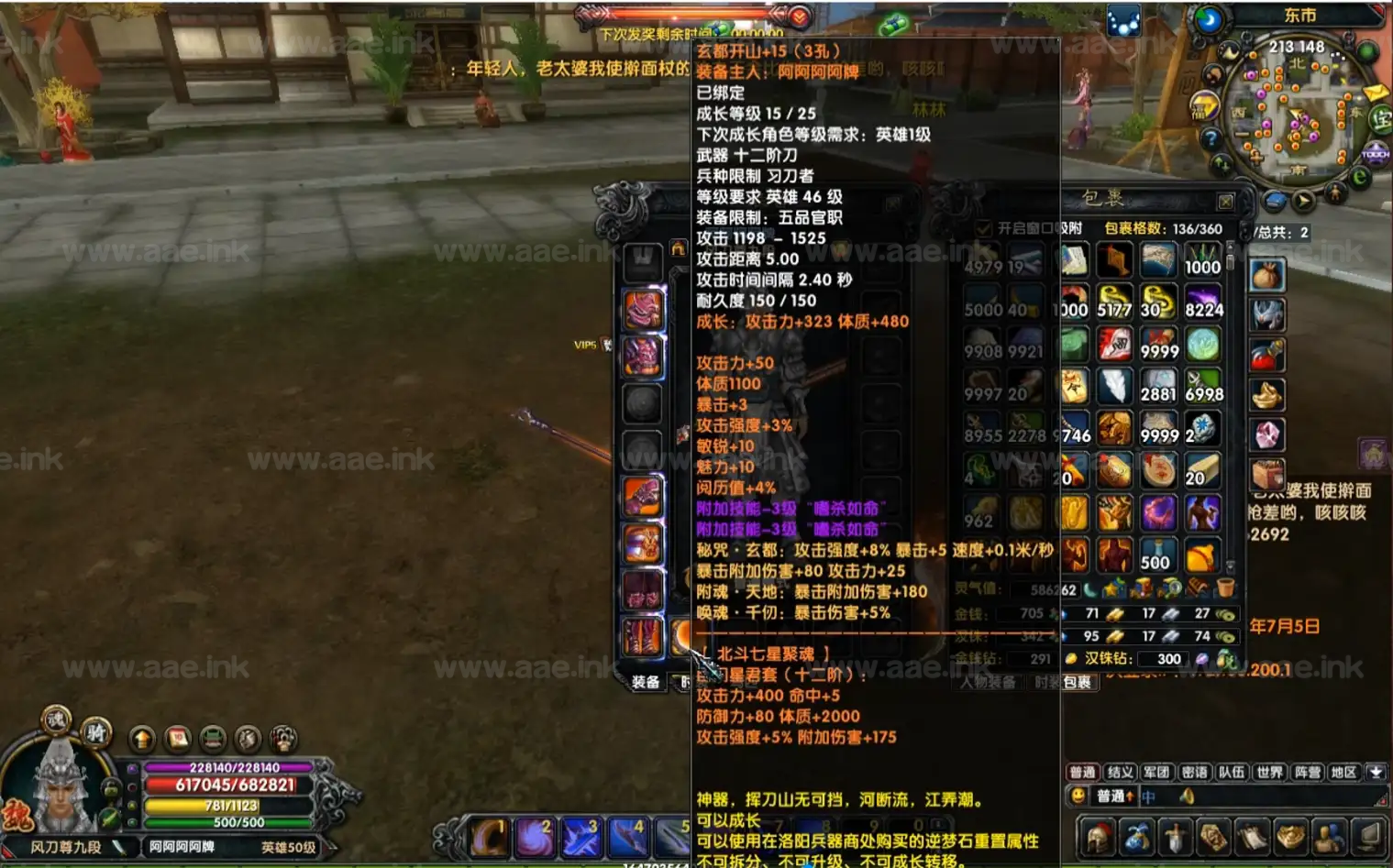The image size is (1393, 868).
Task: Activate the purple swirl skill in slot 2
Action: pyautogui.click(x=535, y=838)
